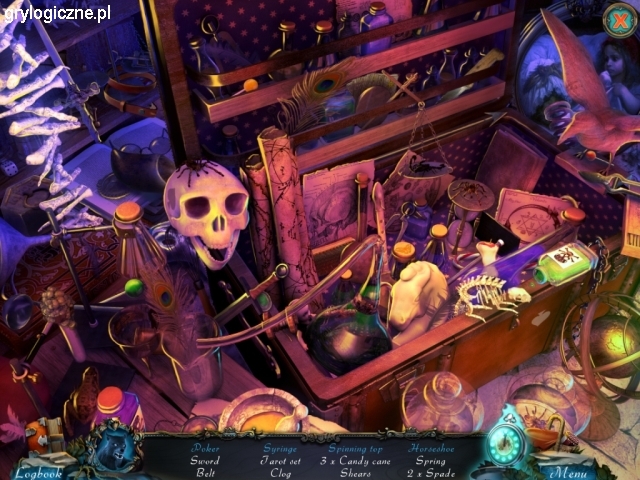Open the Logbook
The image size is (640, 480).
coord(37,471)
